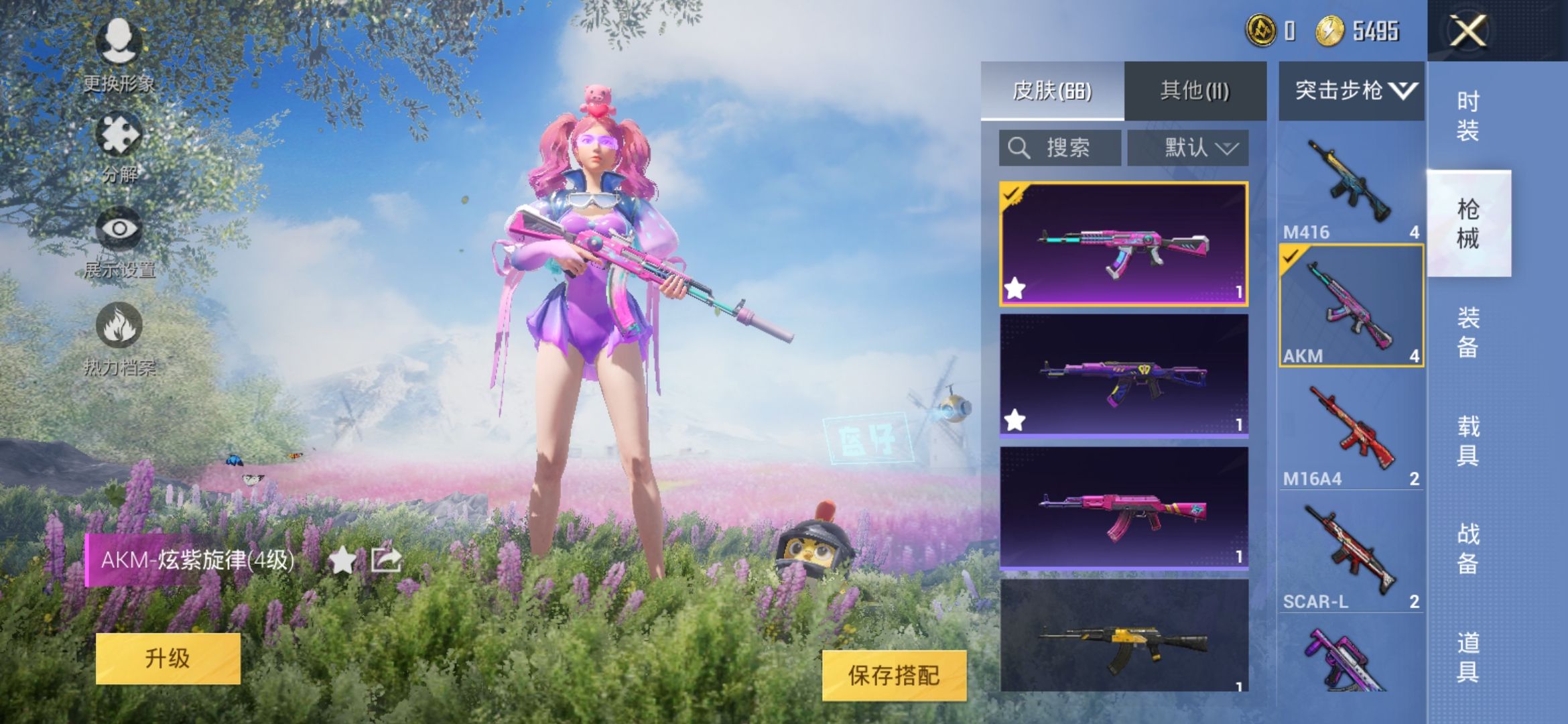Image resolution: width=1568 pixels, height=724 pixels.
Task: Toggle the favorite star beside skin name
Action: [342, 560]
